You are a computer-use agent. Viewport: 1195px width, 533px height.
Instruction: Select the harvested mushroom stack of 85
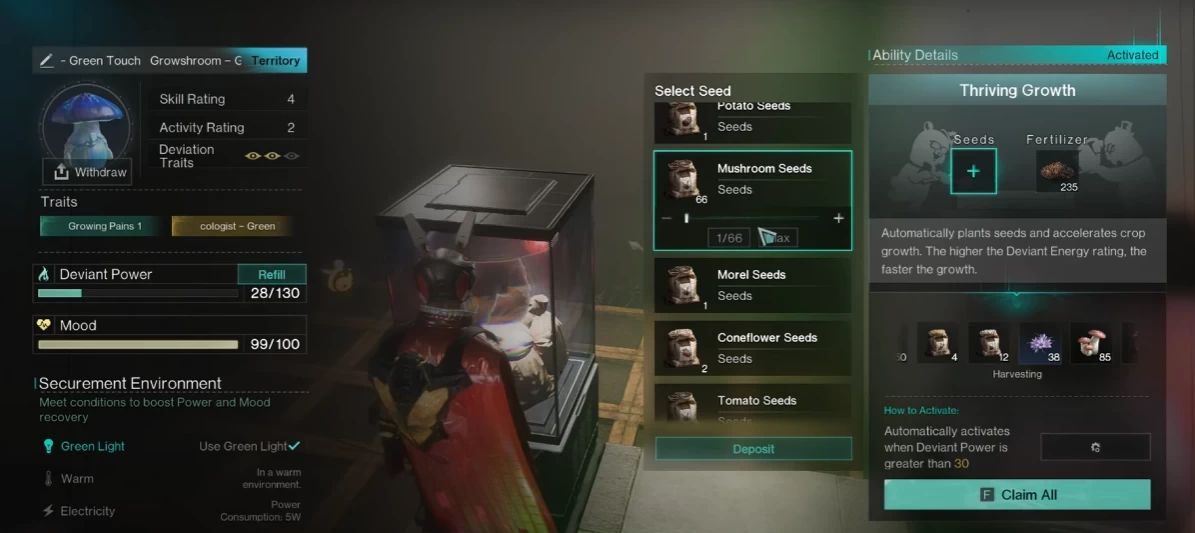(x=1091, y=343)
